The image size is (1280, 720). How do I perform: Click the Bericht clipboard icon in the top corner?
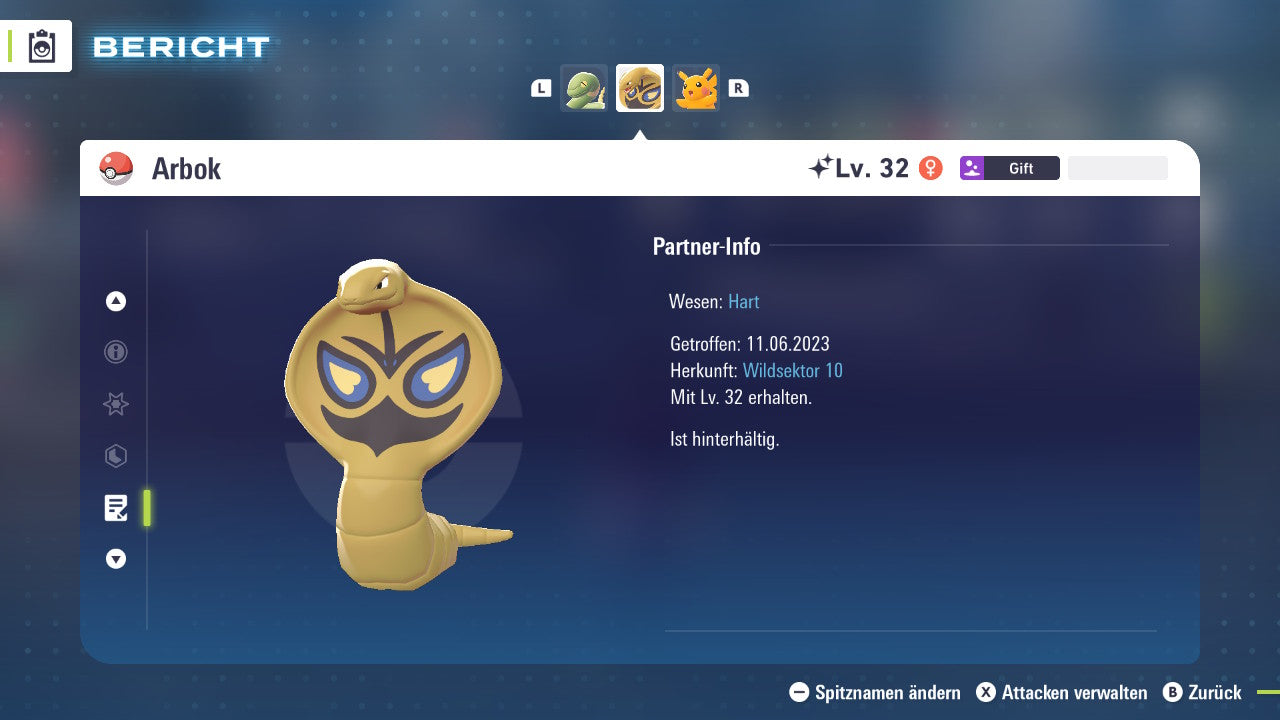point(40,46)
